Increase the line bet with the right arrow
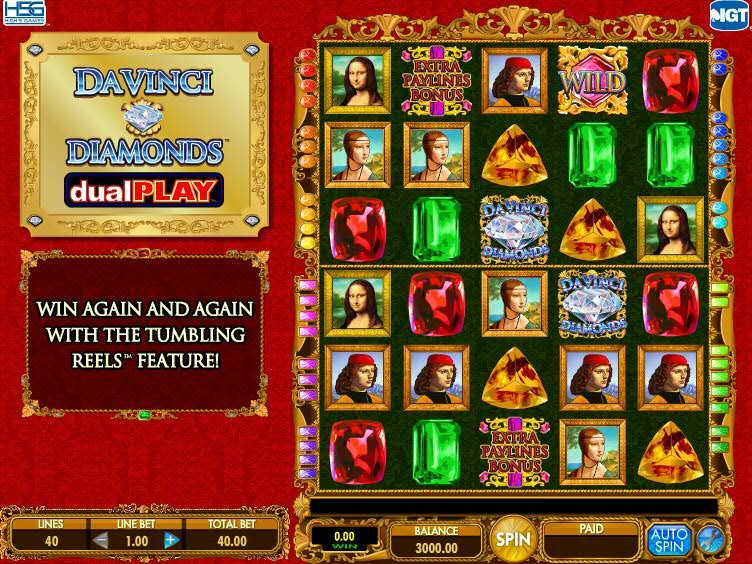Screen dimensions: 752x564 pyautogui.click(x=170, y=541)
